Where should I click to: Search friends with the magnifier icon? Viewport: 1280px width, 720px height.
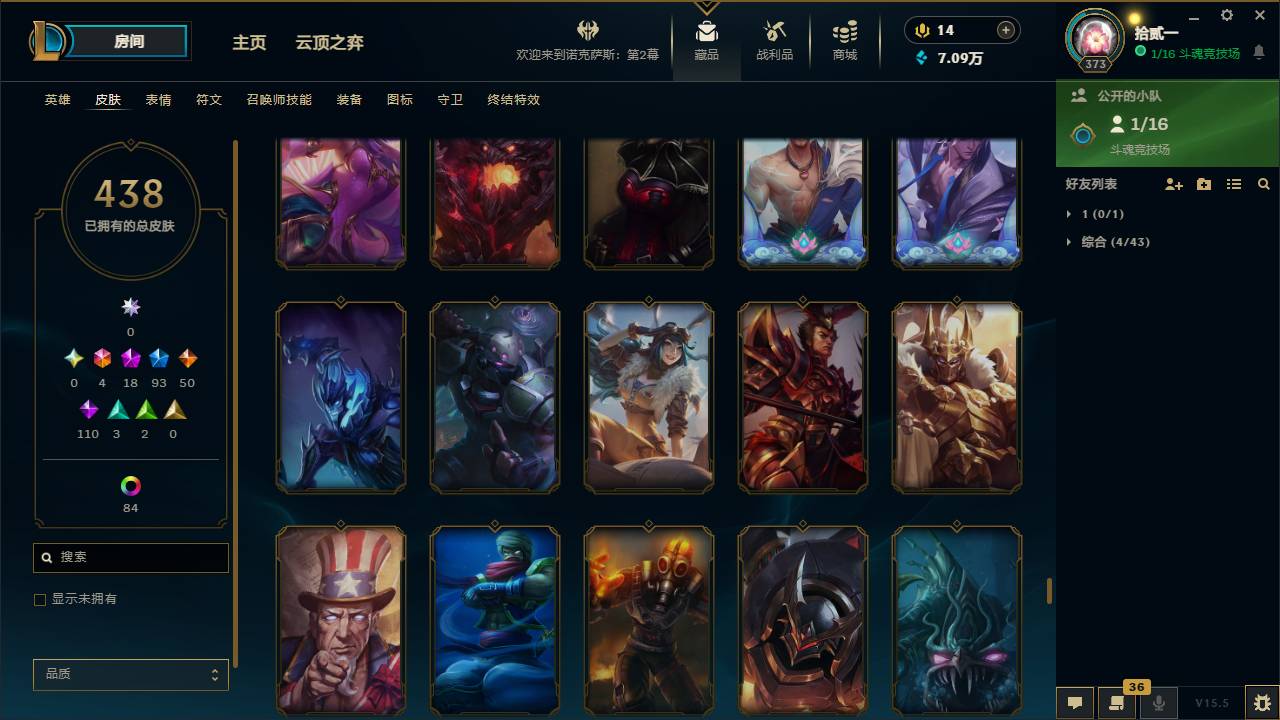(x=1264, y=184)
